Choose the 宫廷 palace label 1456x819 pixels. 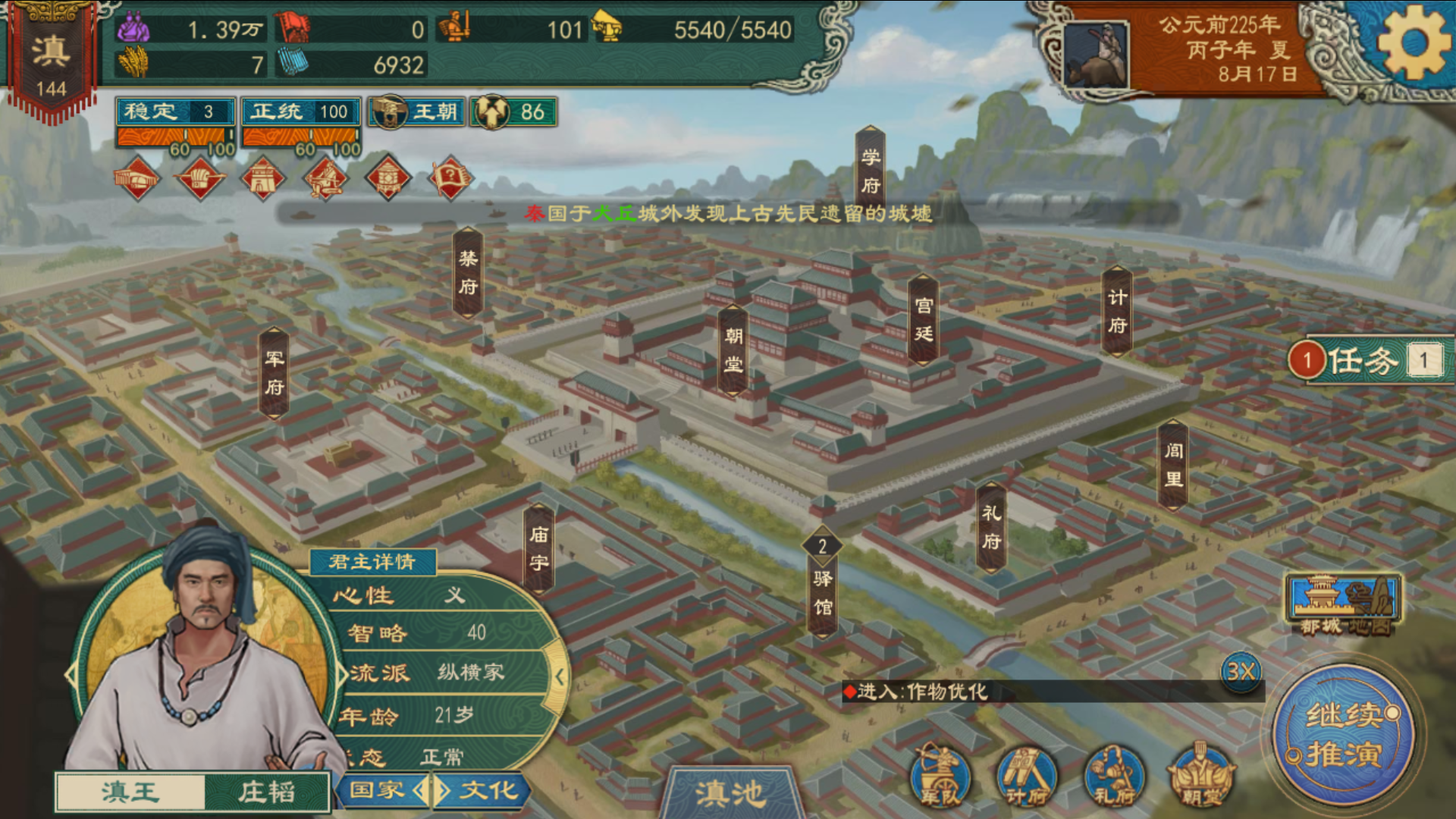point(923,319)
